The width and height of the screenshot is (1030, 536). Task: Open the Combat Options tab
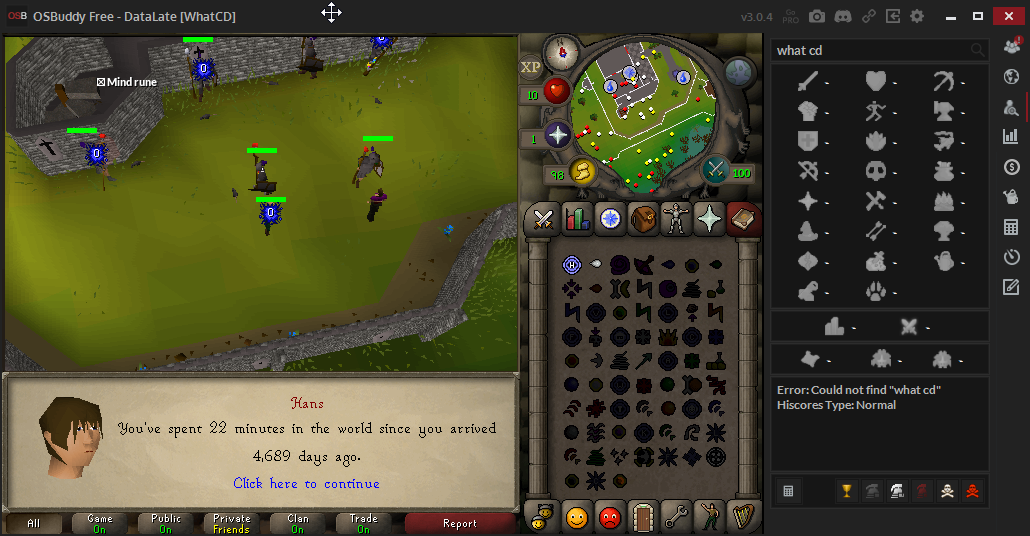click(x=543, y=218)
